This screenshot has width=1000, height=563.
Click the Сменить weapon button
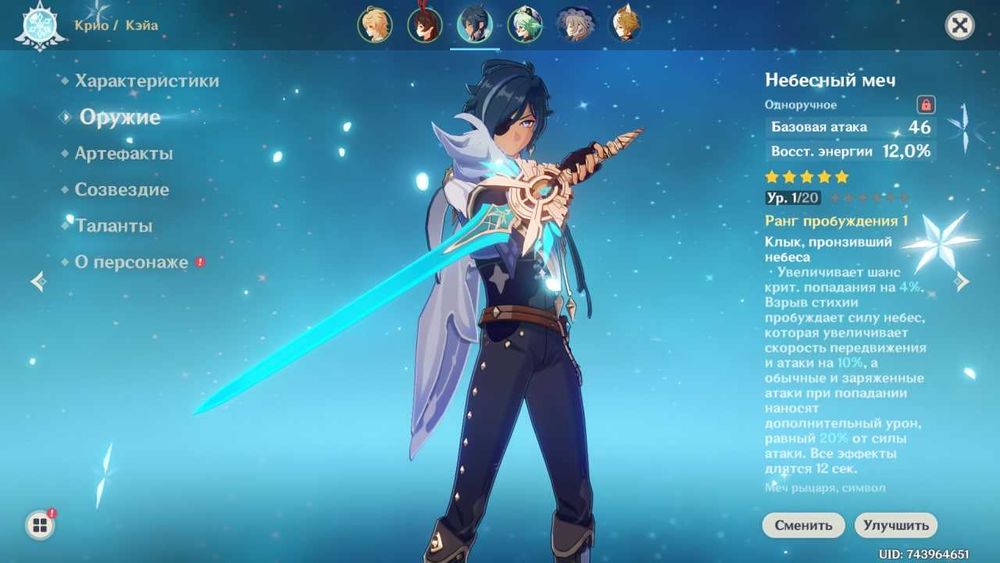(x=803, y=525)
